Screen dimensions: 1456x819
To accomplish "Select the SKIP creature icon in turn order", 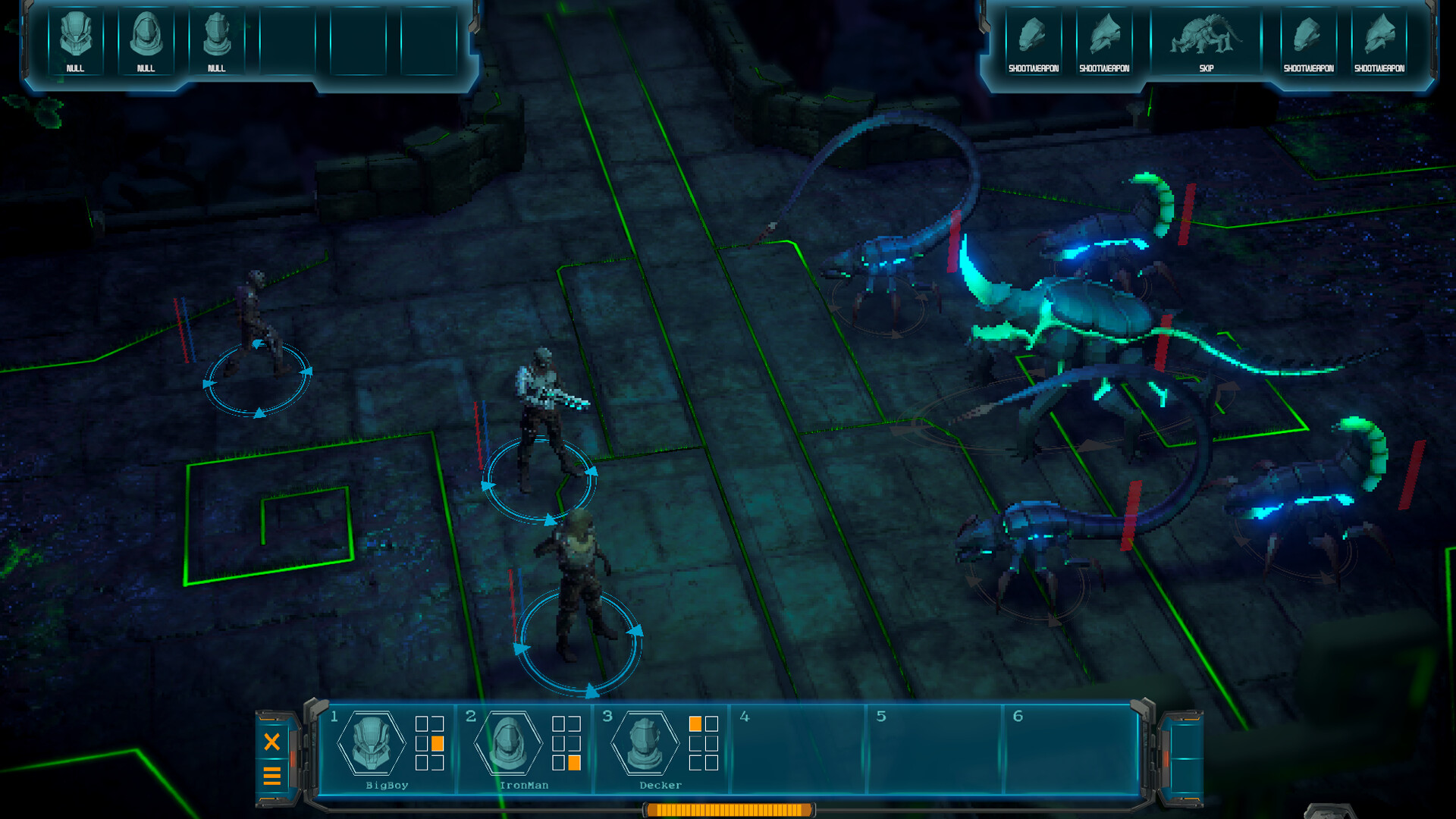I will coord(1206,38).
